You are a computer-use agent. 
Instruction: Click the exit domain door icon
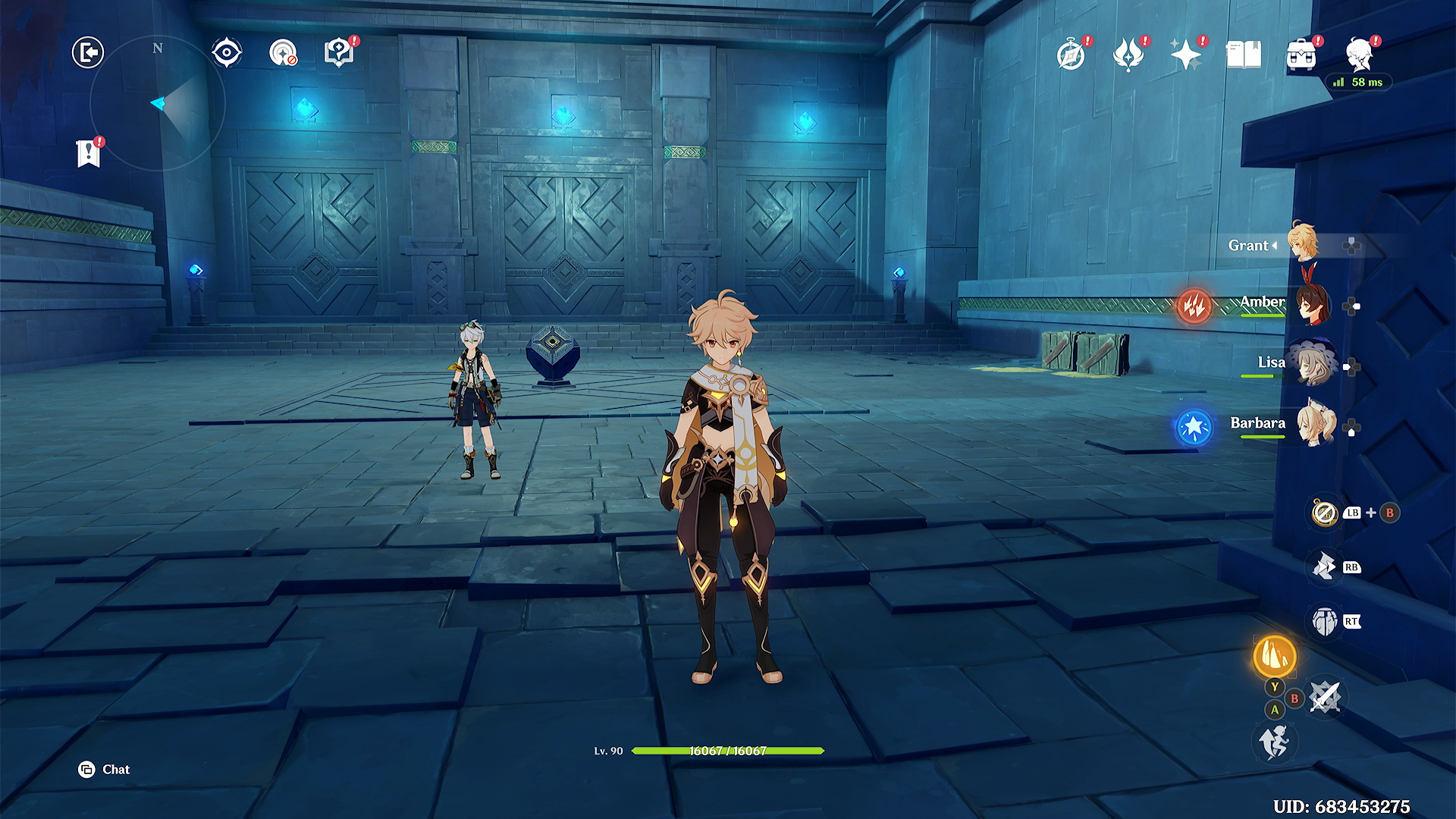coord(88,53)
